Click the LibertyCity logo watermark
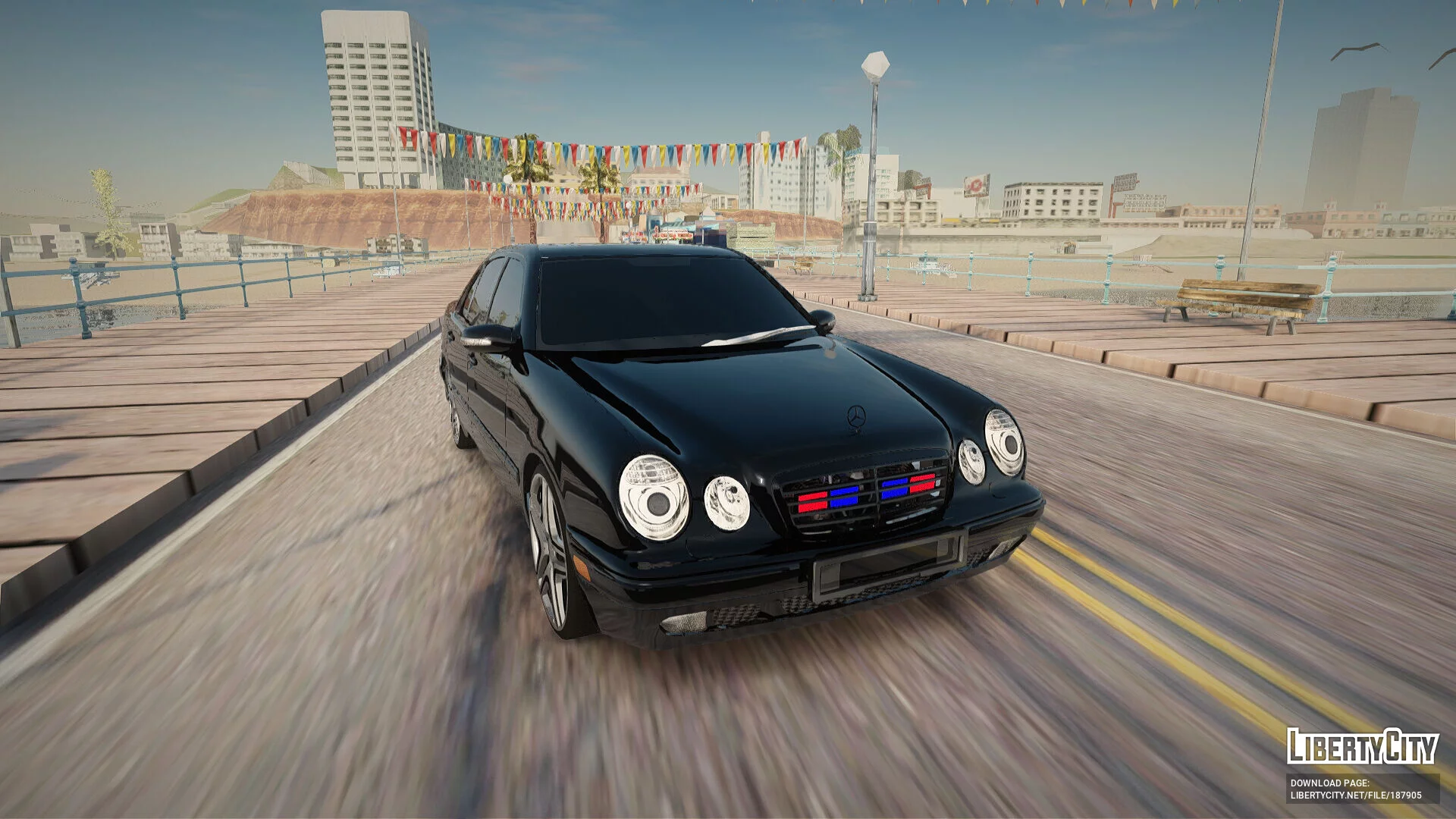The width and height of the screenshot is (1456, 819). [x=1362, y=747]
